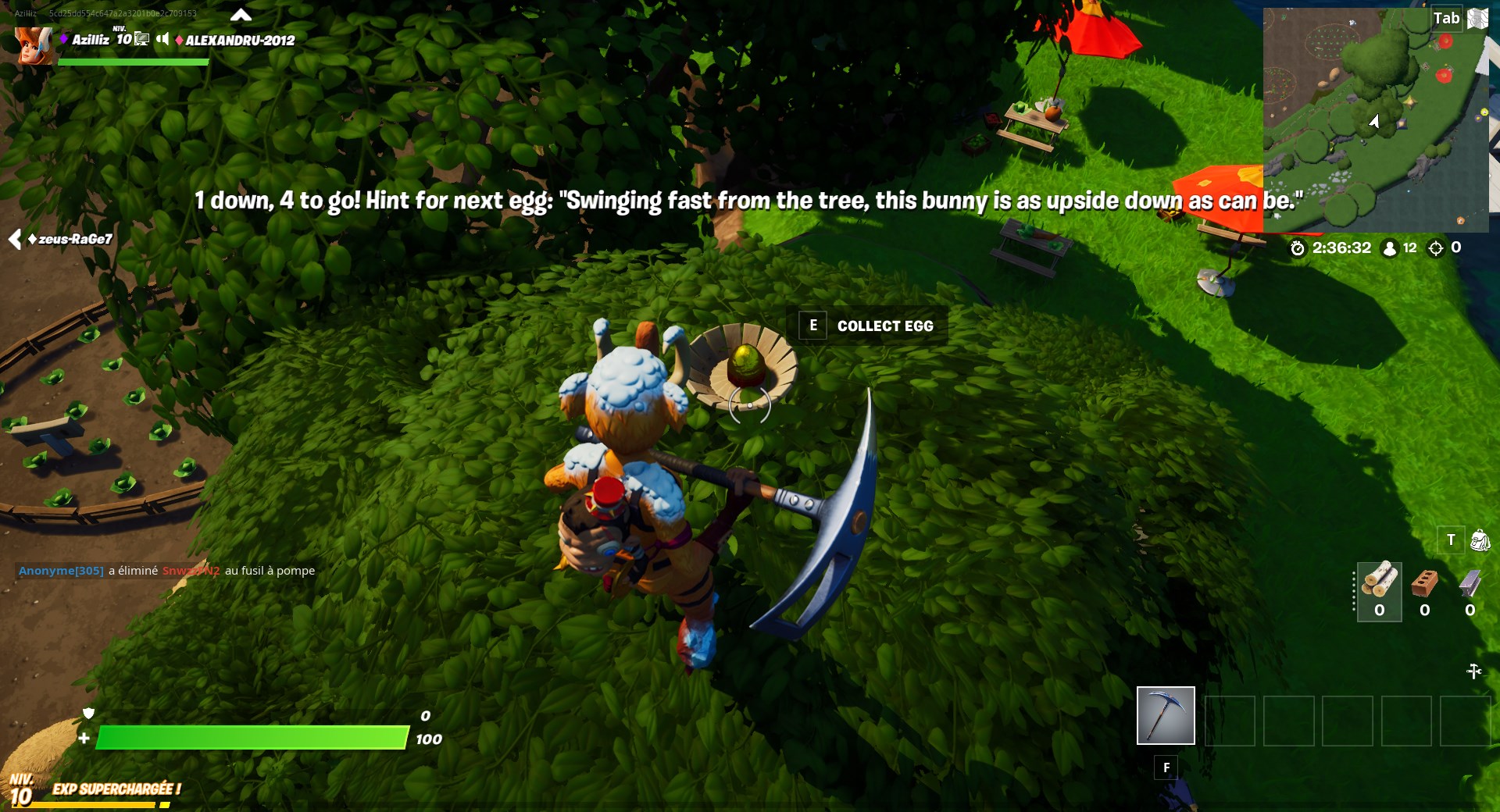Click the timer stopwatch icon
The height and width of the screenshot is (812, 1500).
coord(1298,248)
